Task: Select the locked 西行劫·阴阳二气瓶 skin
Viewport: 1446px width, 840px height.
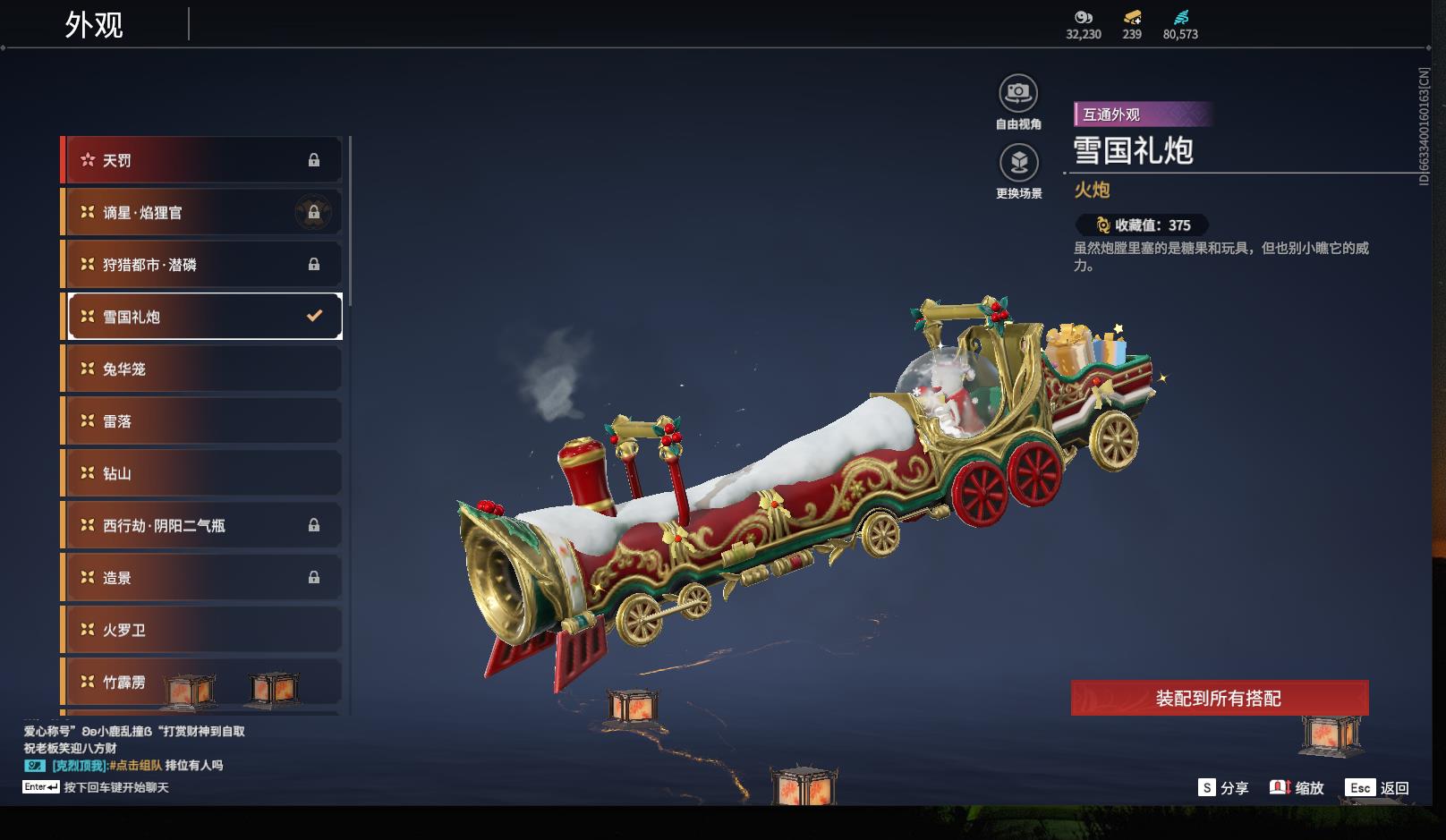Action: coord(201,525)
